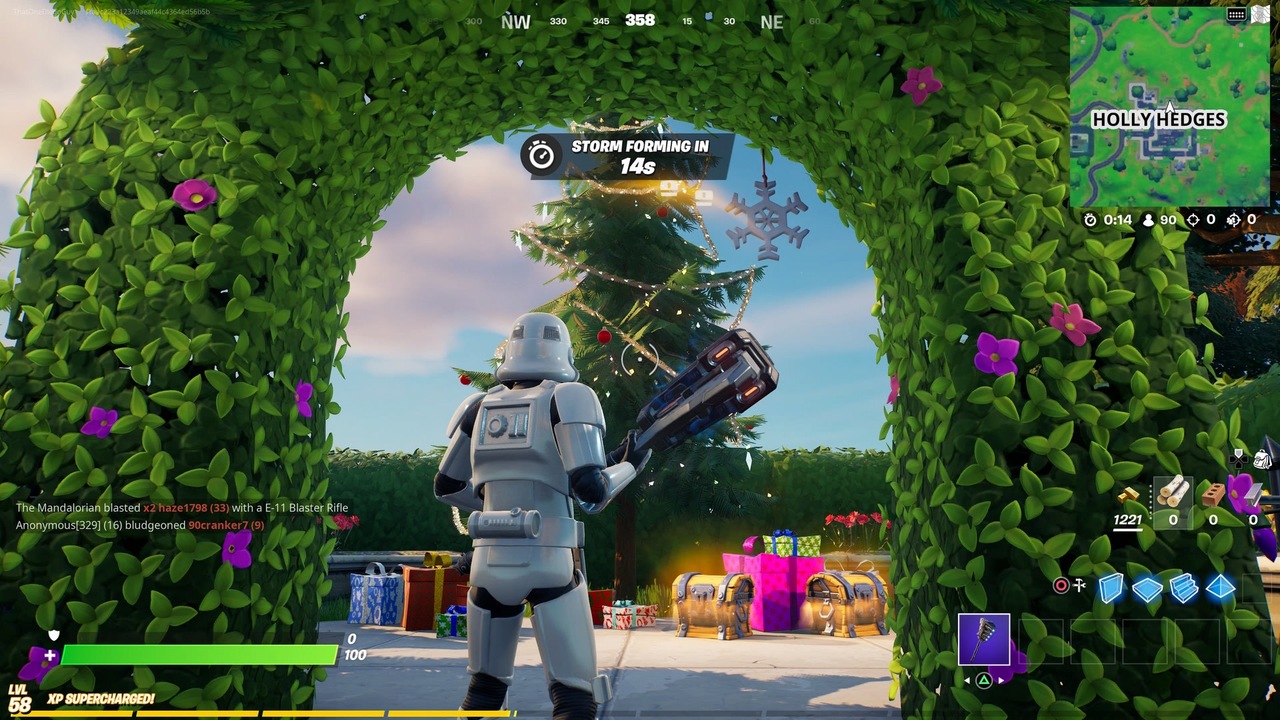The width and height of the screenshot is (1280, 720).
Task: Select the pickaxe in the hotbar
Action: pyautogui.click(x=984, y=638)
